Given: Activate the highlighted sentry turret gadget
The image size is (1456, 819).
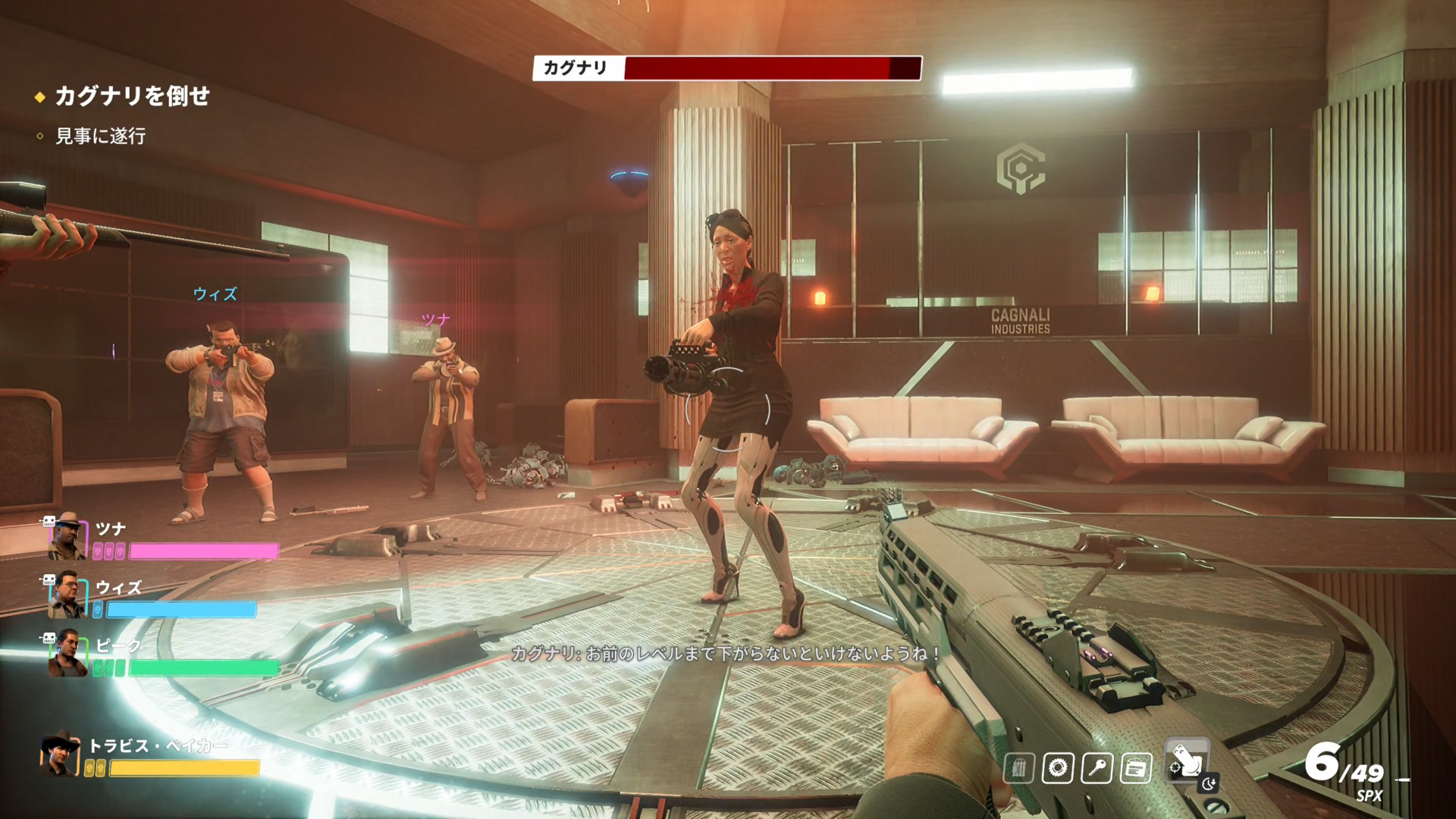Looking at the screenshot, I should coord(1186,761).
